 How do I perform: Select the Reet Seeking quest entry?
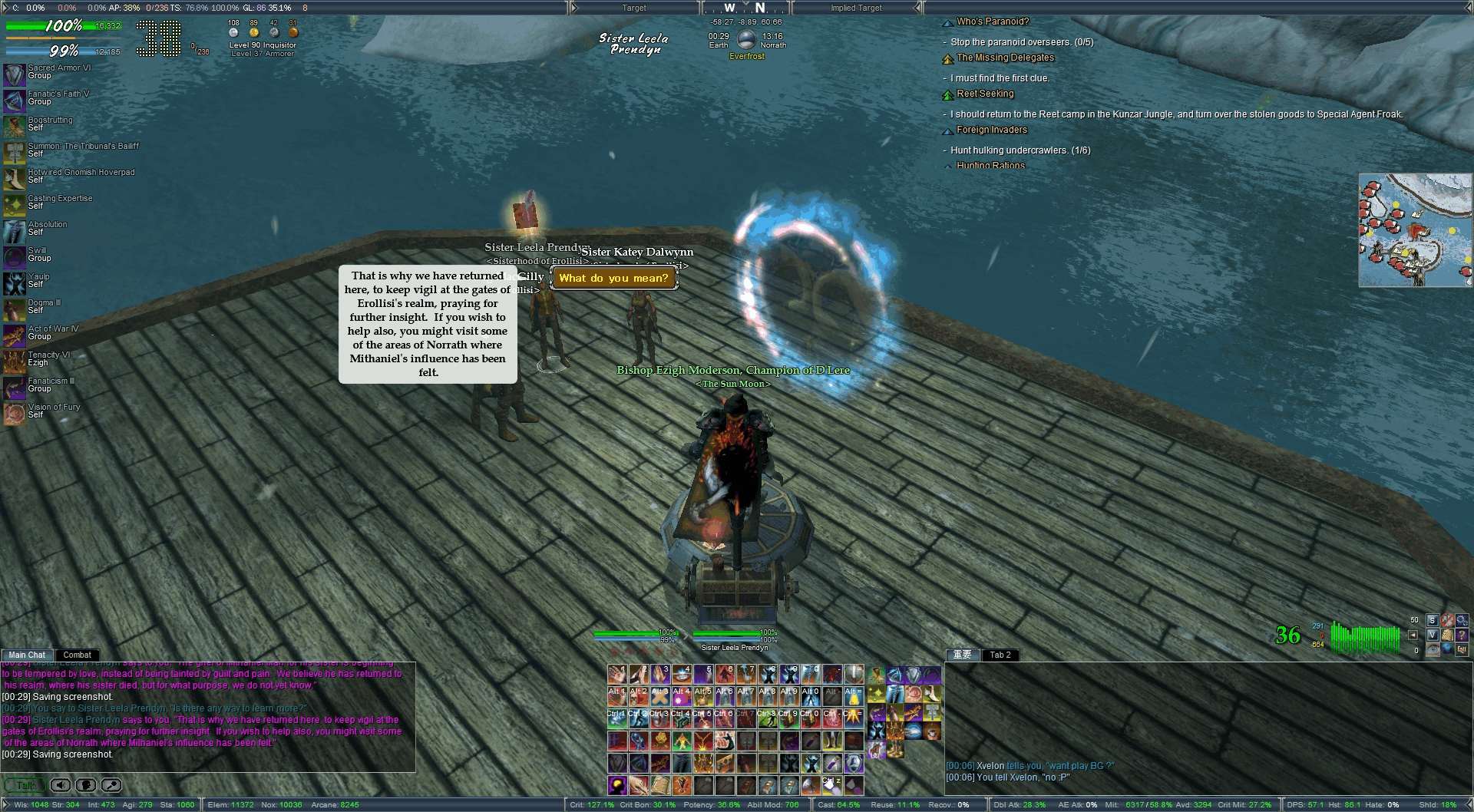985,94
